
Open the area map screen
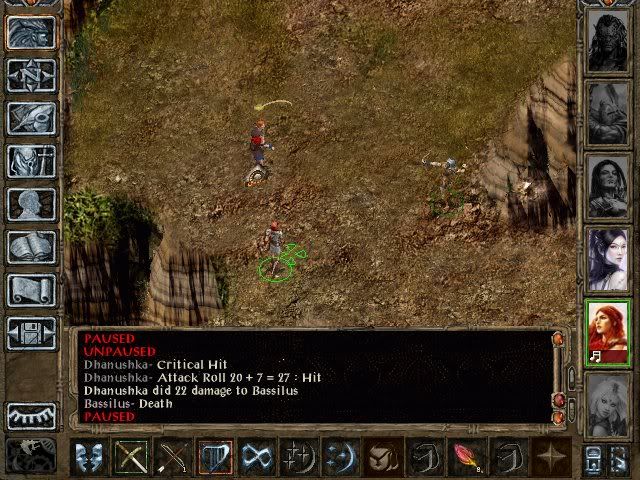coord(30,75)
